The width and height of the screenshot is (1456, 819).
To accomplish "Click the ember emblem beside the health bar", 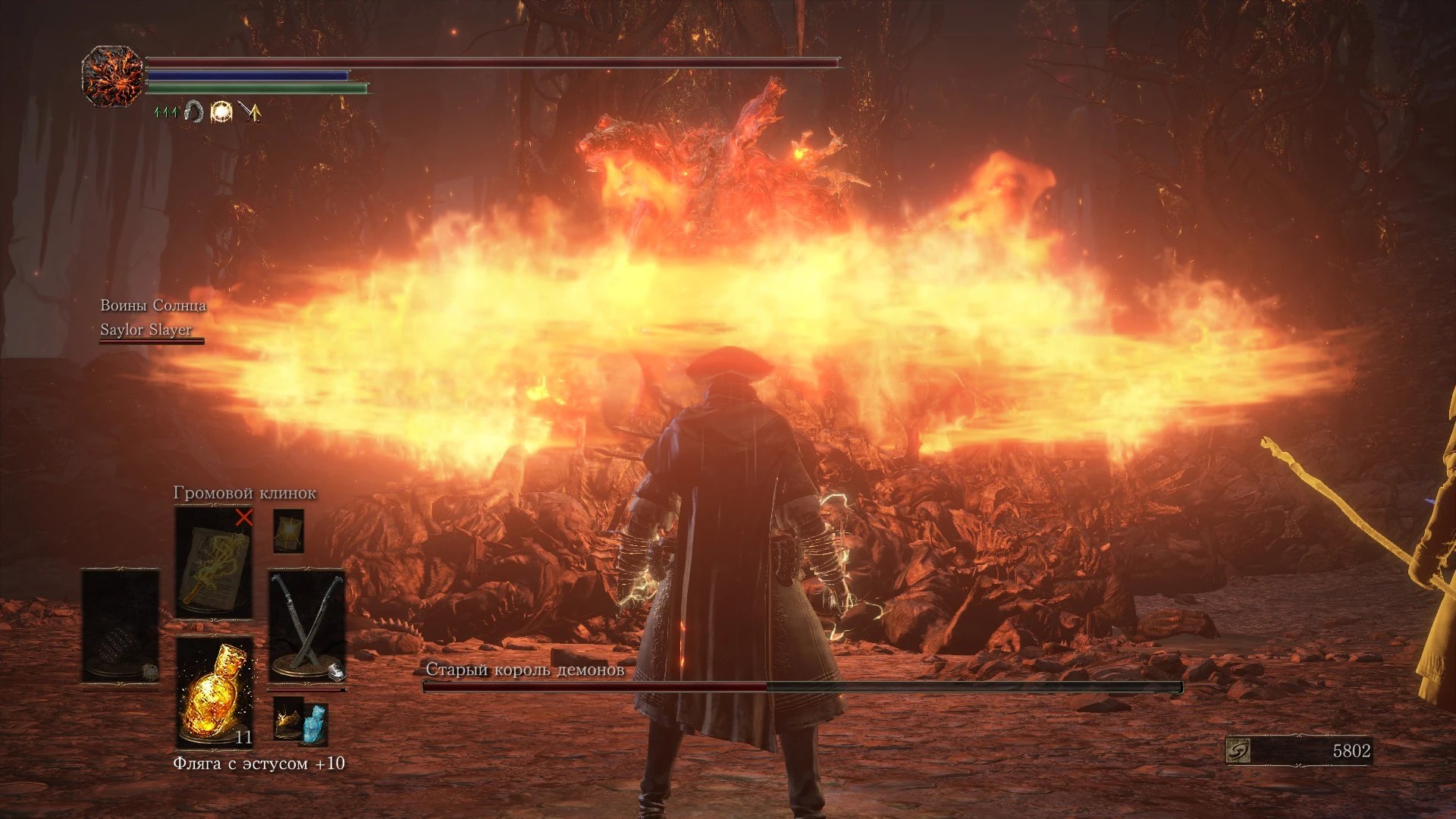I will 112,76.
